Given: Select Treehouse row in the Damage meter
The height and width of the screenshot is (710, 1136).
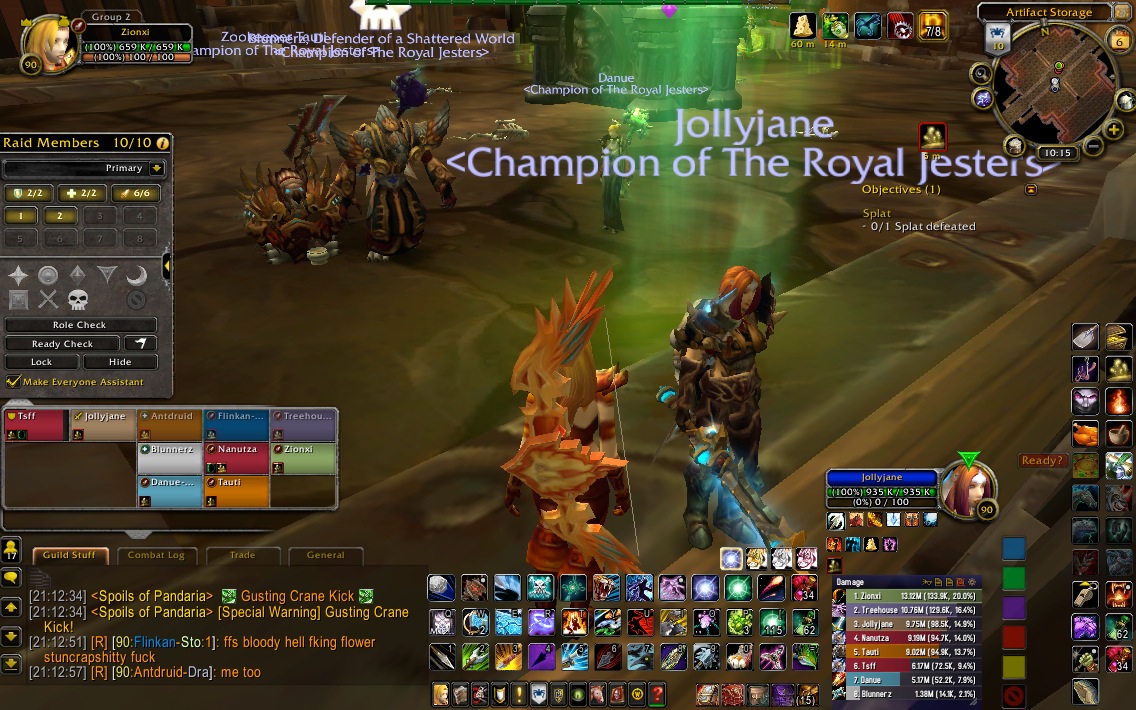Looking at the screenshot, I should 905,609.
